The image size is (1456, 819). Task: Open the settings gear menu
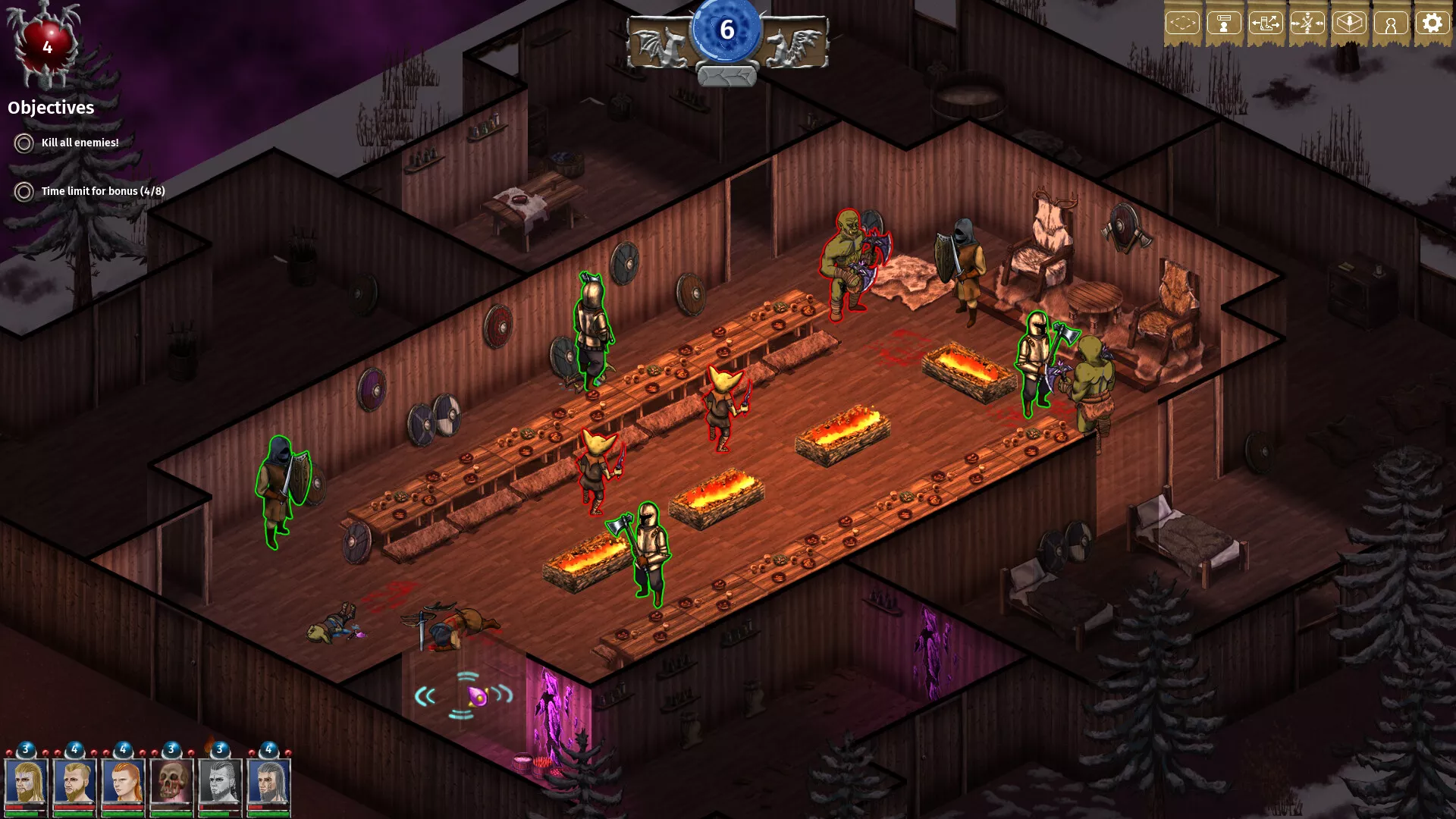click(1432, 24)
